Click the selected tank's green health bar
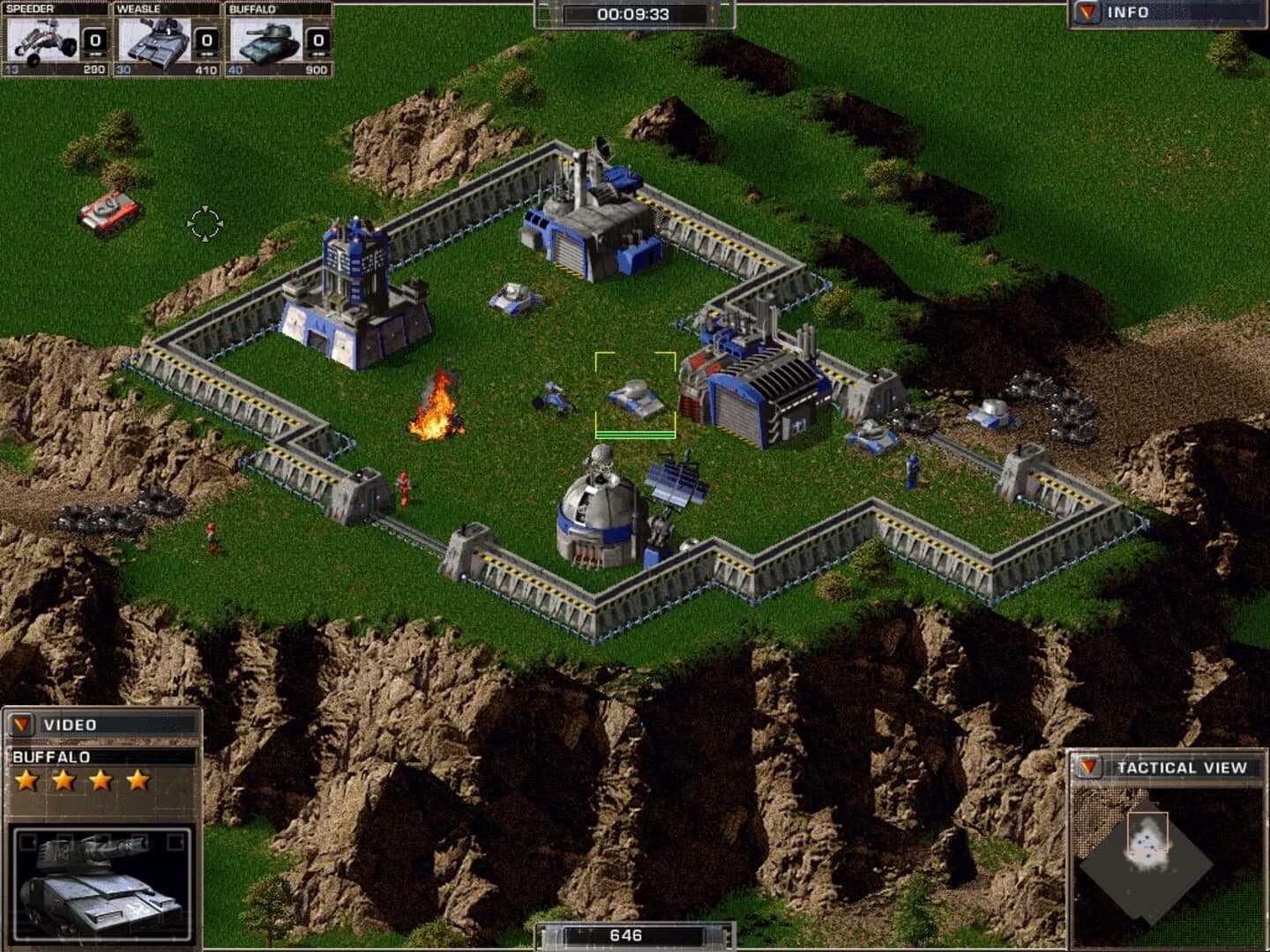The width and height of the screenshot is (1270, 952). point(637,433)
